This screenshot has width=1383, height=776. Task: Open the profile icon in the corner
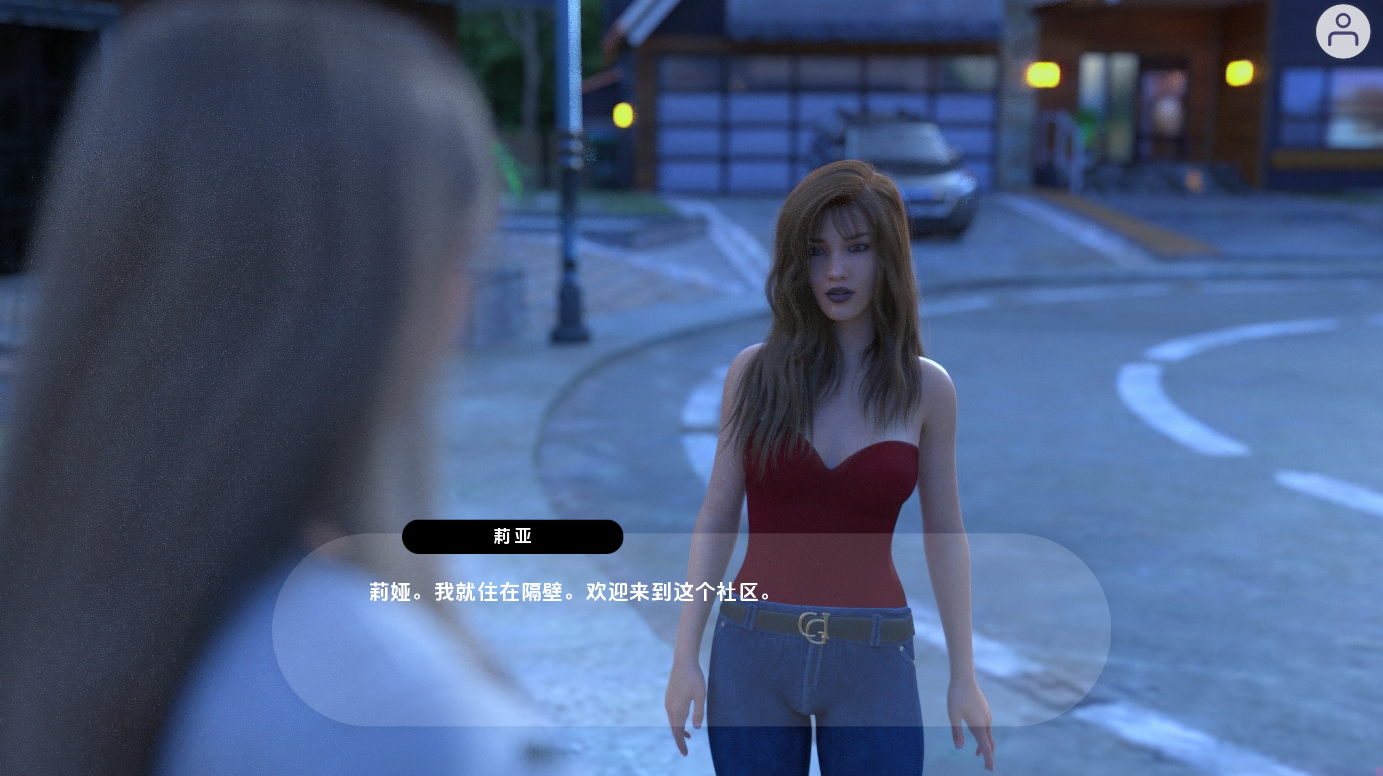[1342, 32]
